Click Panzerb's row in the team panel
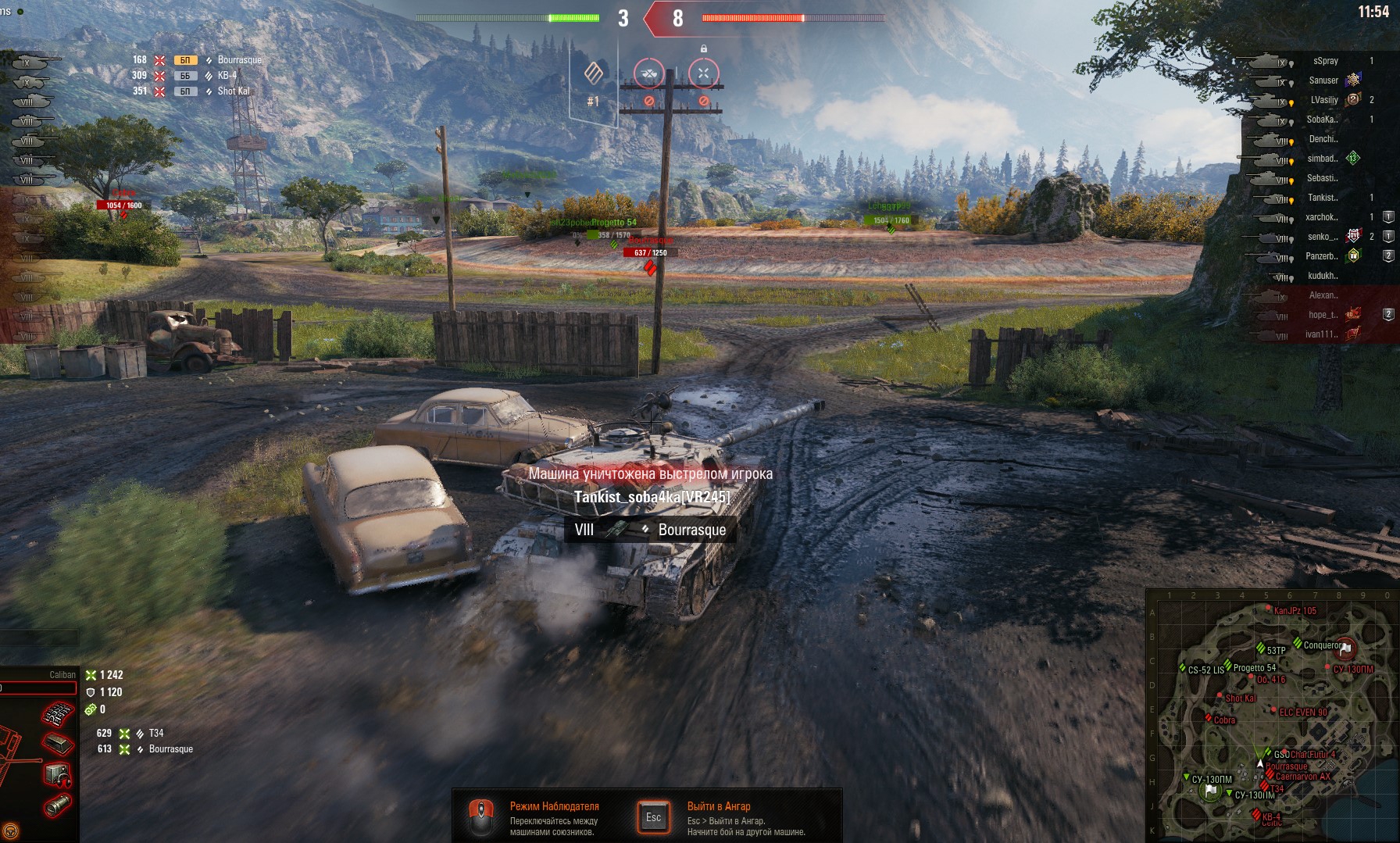This screenshot has width=1400, height=843. [x=1321, y=256]
